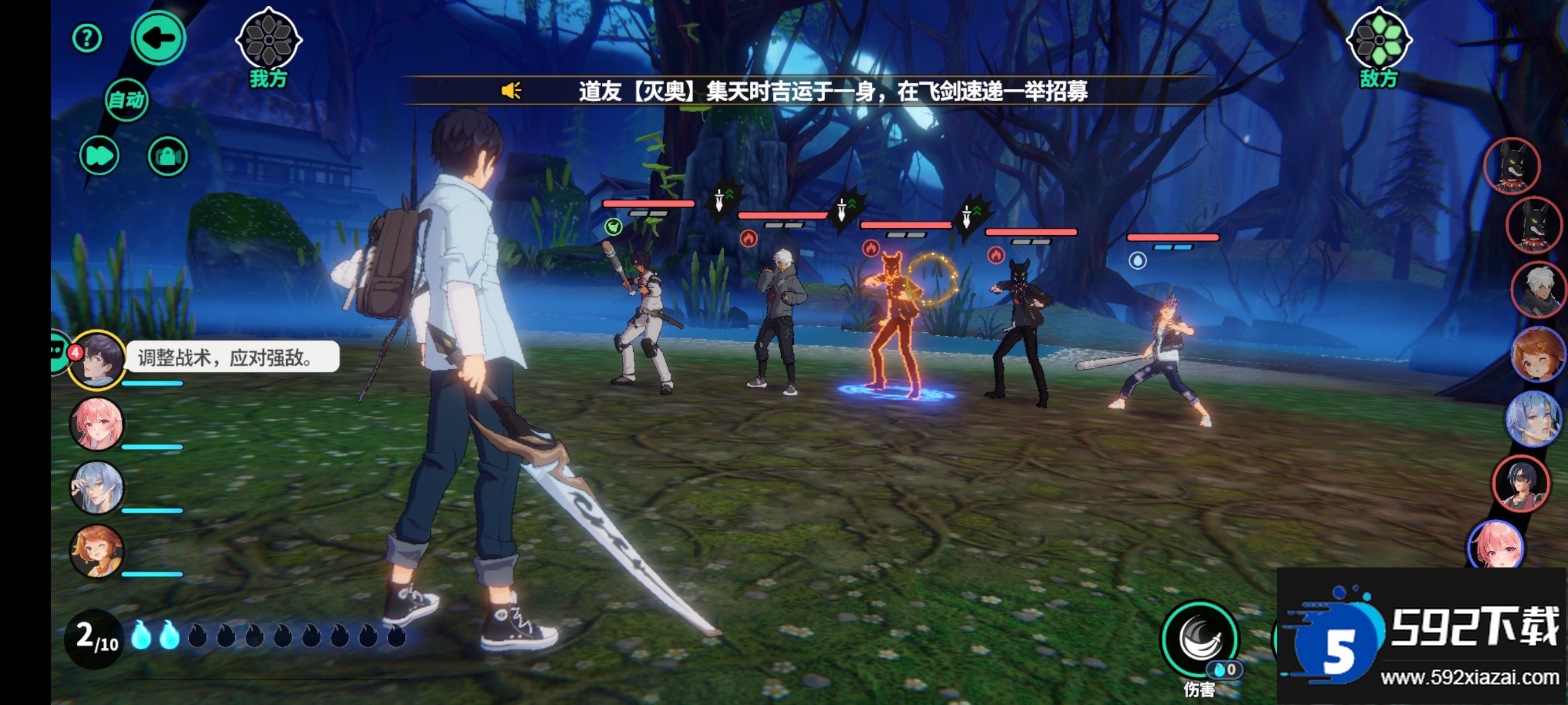Click the green back arrow button
1568x705 pixels.
click(158, 38)
